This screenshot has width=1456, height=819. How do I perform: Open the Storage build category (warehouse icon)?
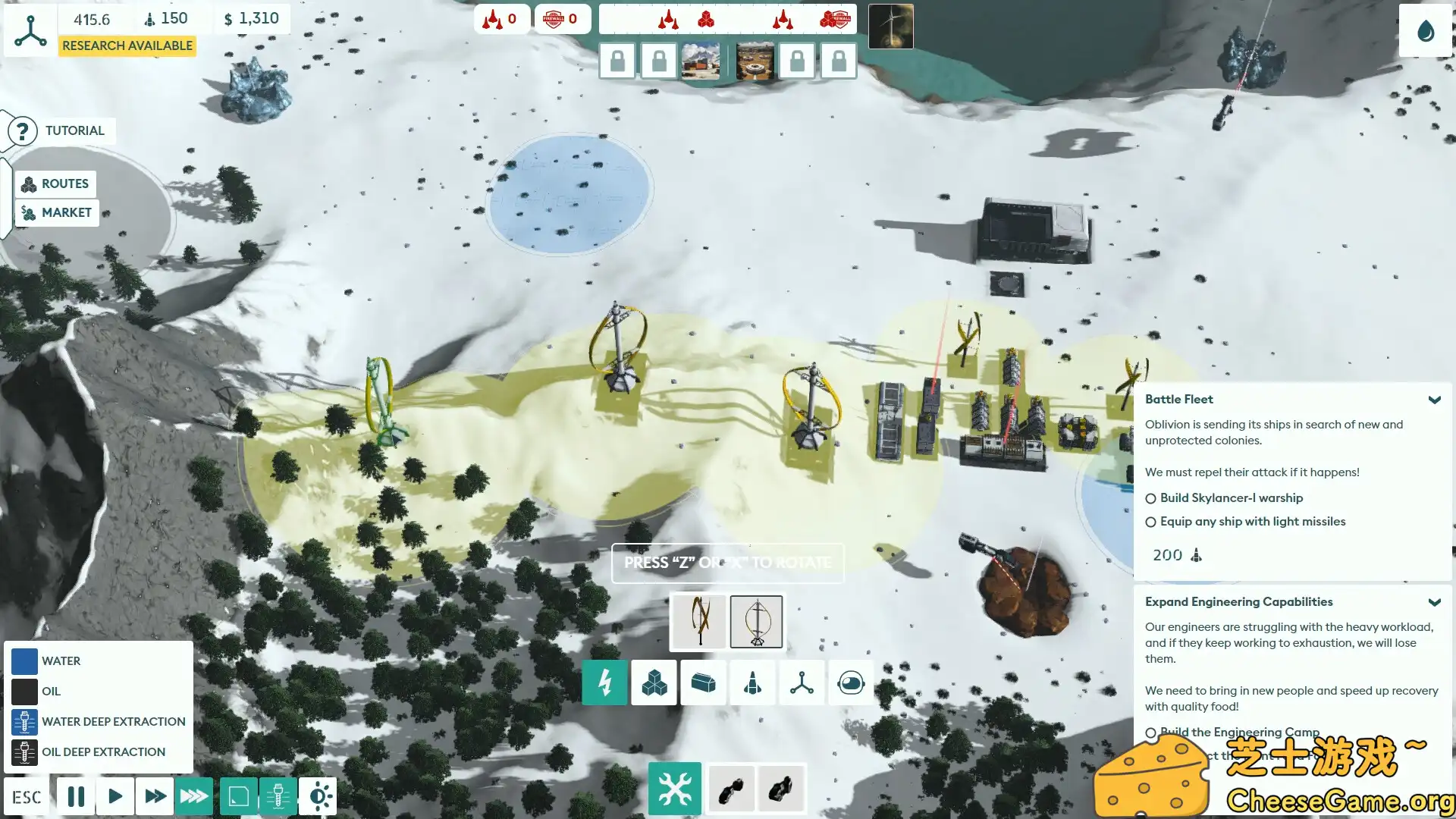[x=703, y=682]
